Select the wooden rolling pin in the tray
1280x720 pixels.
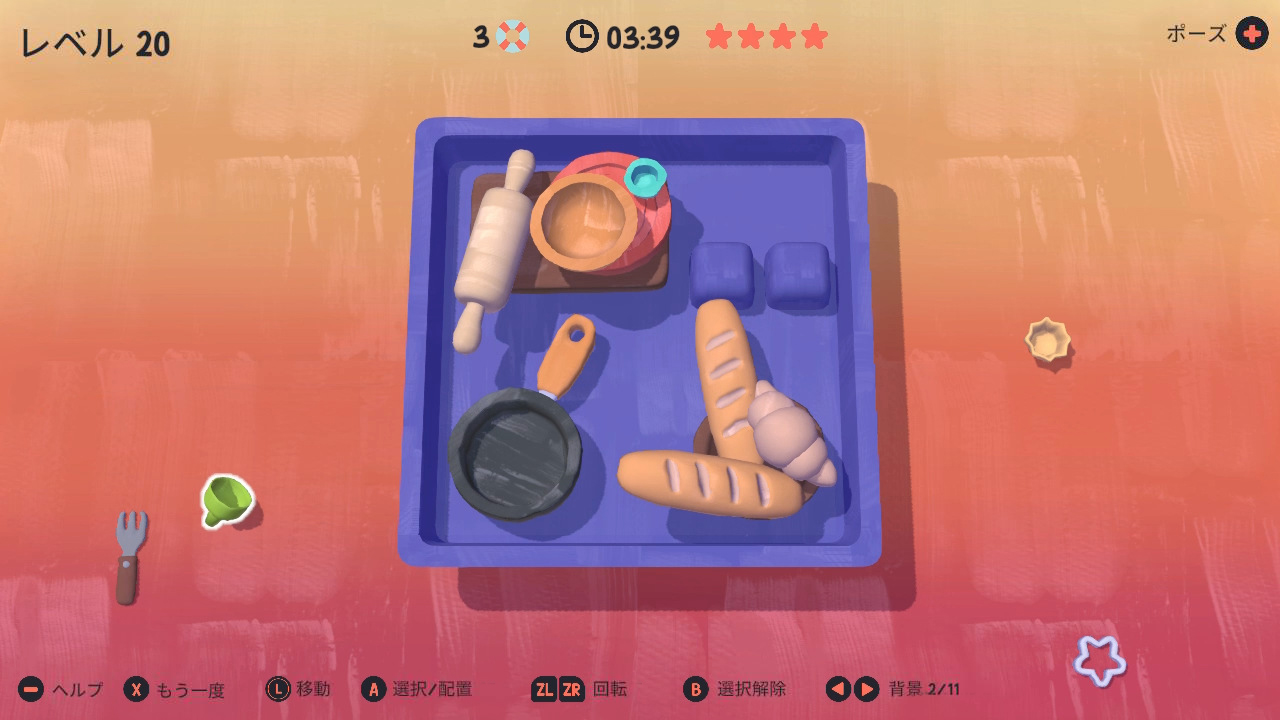(x=493, y=247)
